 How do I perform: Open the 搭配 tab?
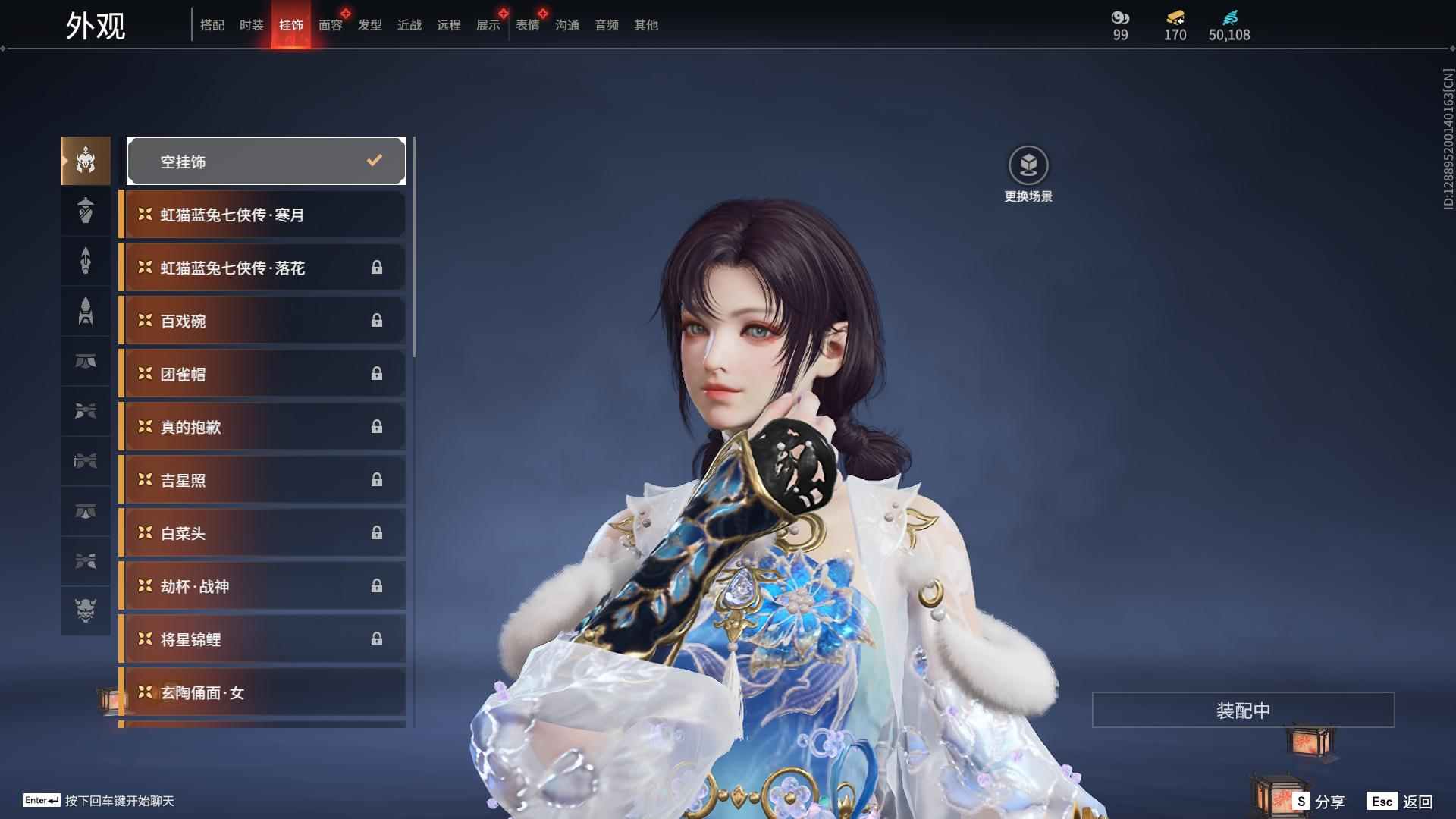pos(212,25)
